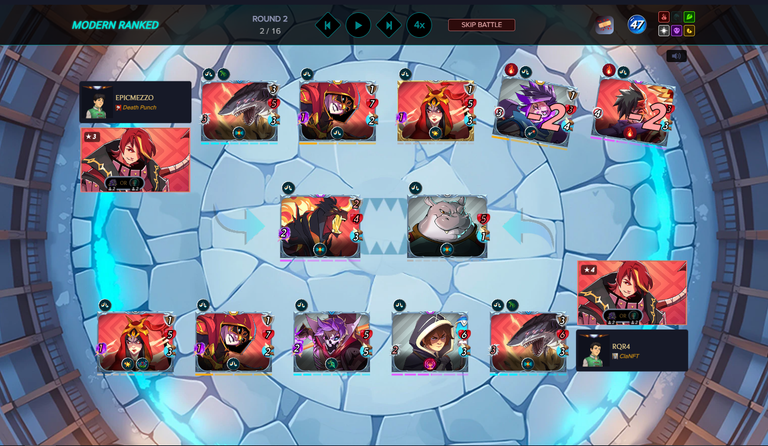768x446 pixels.
Task: Step back to the previous action
Action: coord(328,25)
